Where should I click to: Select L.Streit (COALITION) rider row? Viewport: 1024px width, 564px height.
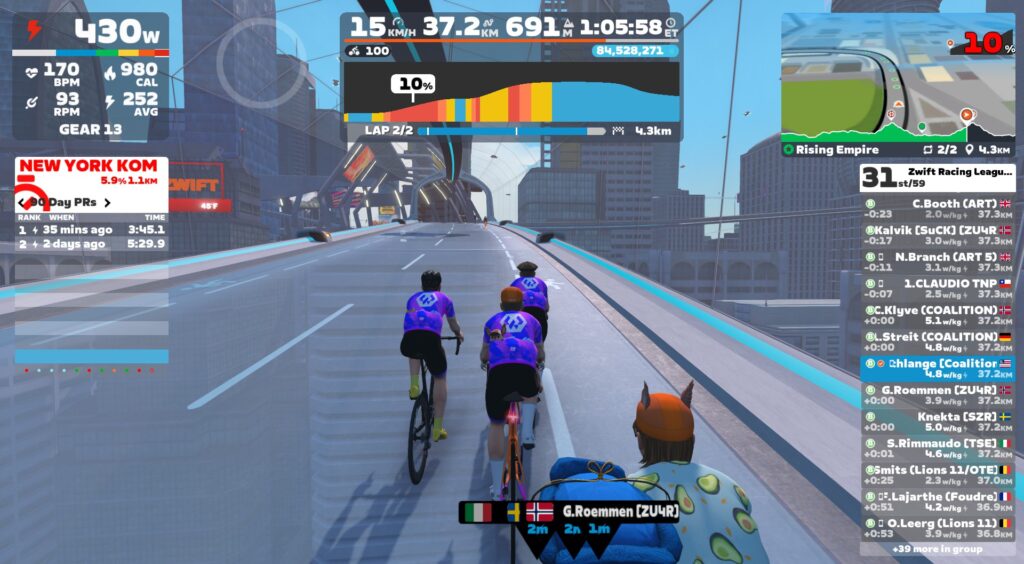(x=937, y=342)
